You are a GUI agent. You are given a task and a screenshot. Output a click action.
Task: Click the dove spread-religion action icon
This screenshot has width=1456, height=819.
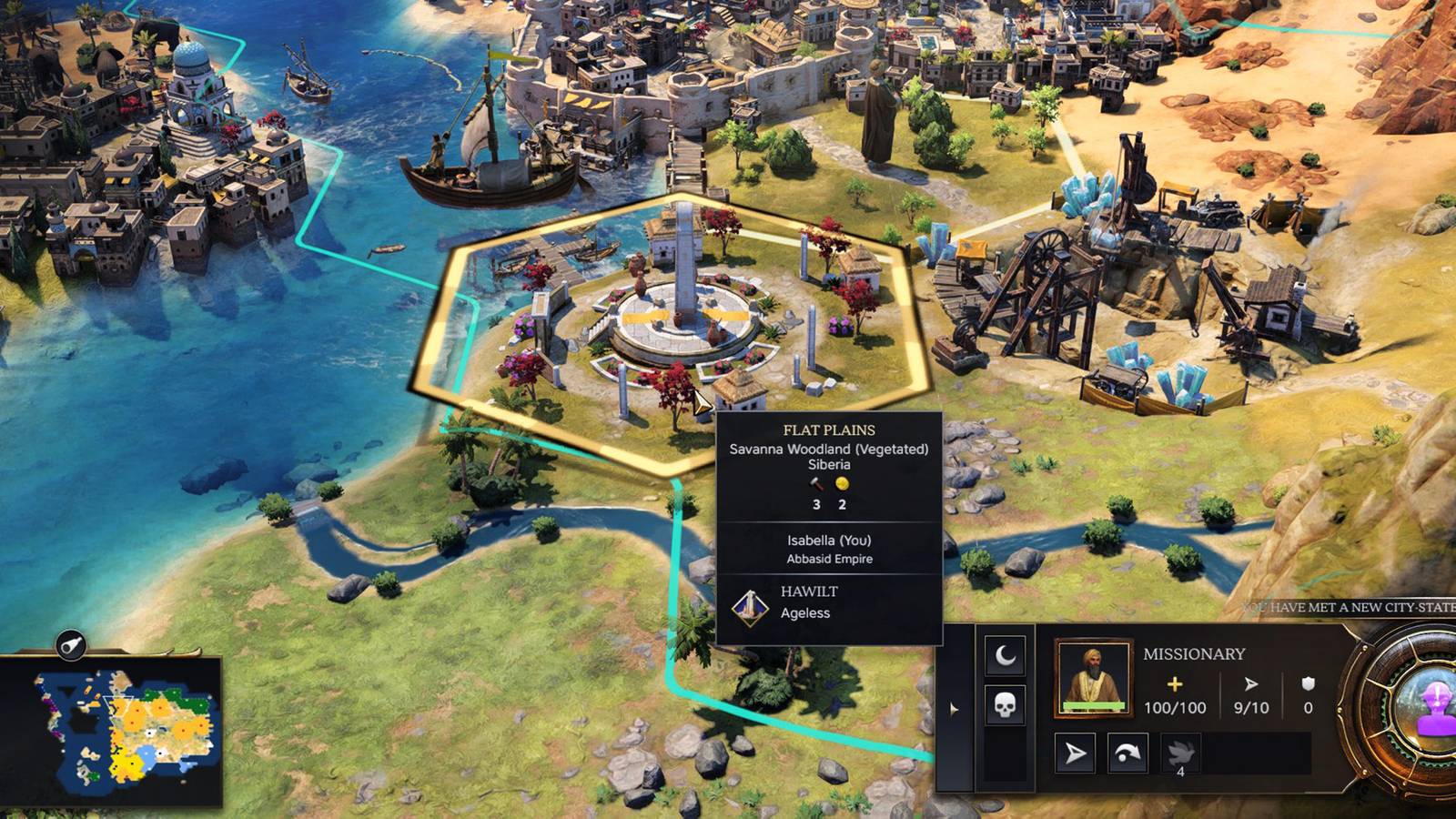pyautogui.click(x=1179, y=752)
